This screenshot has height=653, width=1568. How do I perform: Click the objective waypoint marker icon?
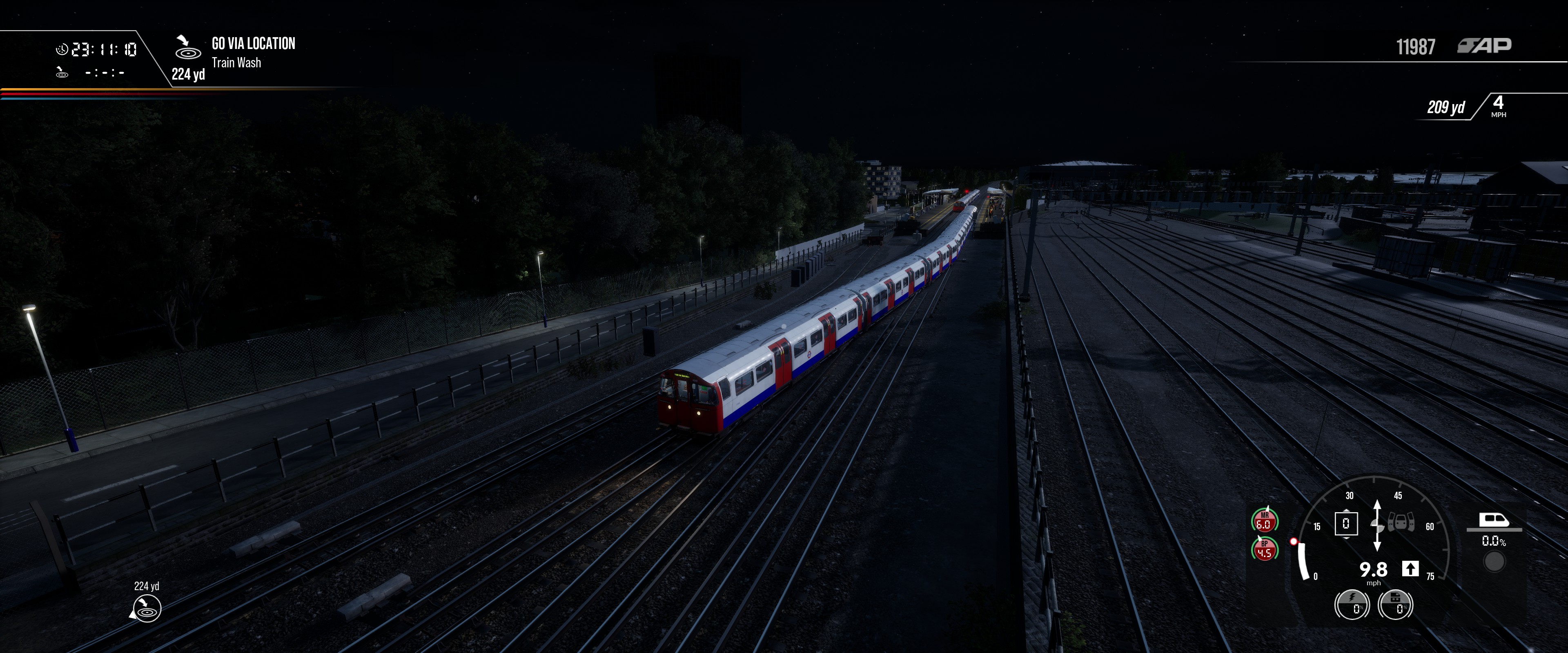(146, 608)
